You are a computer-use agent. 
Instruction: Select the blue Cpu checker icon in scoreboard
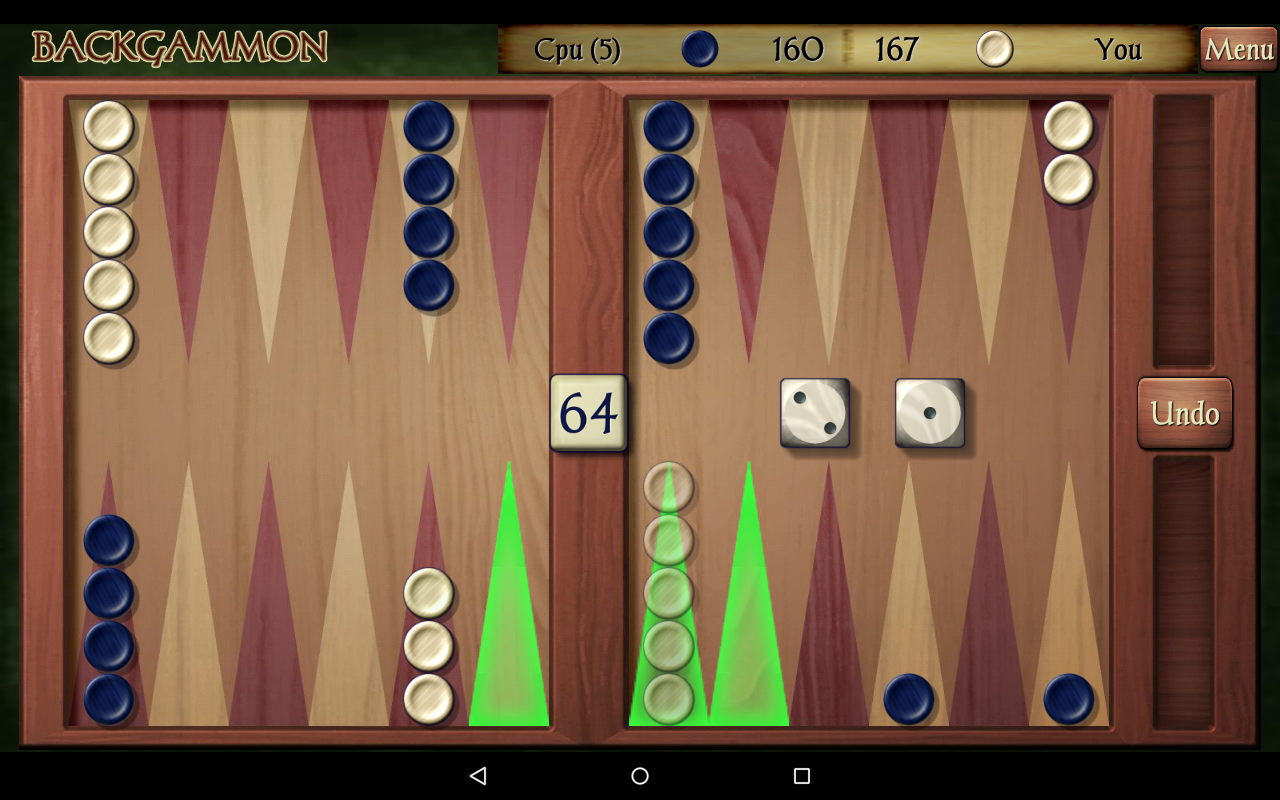[x=699, y=48]
